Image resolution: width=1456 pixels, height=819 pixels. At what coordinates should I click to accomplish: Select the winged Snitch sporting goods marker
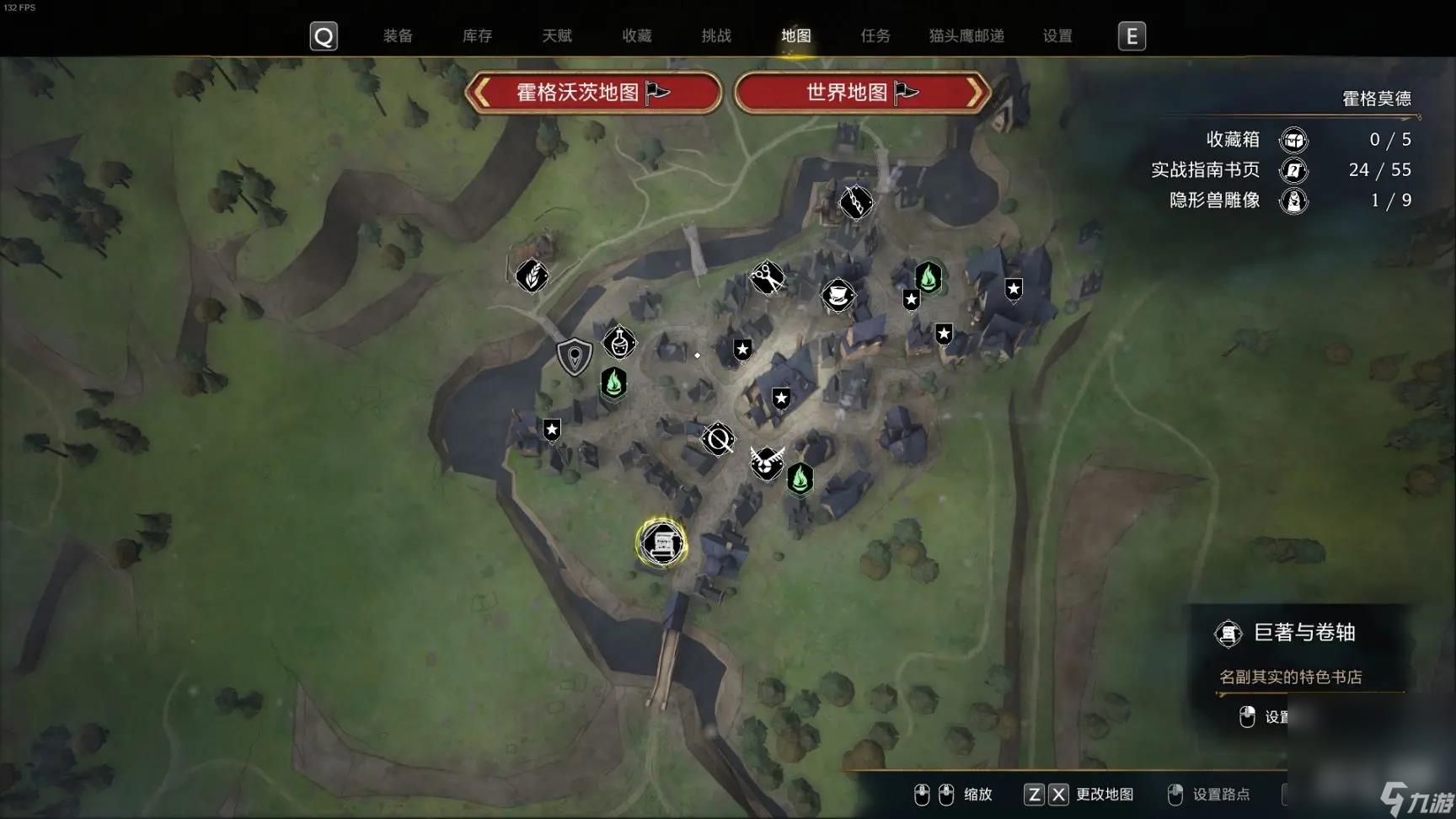(x=766, y=464)
